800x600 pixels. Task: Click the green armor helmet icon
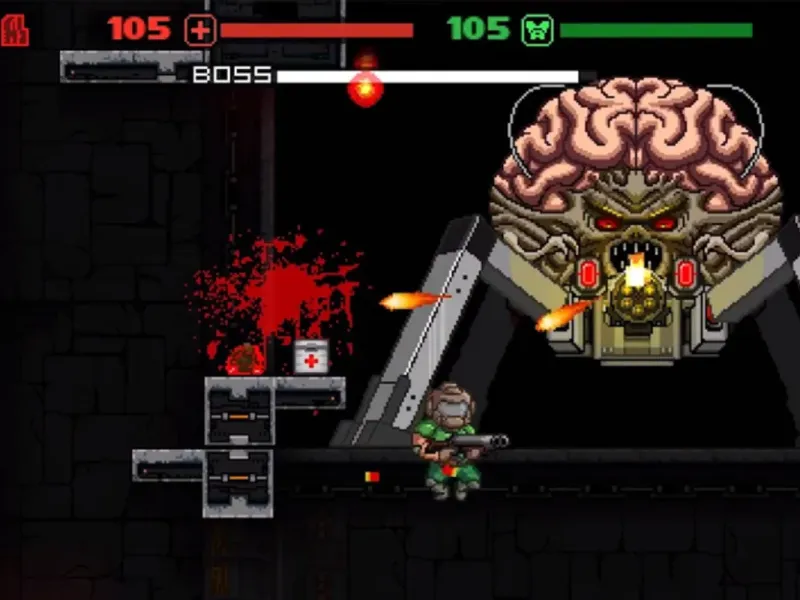pos(537,30)
